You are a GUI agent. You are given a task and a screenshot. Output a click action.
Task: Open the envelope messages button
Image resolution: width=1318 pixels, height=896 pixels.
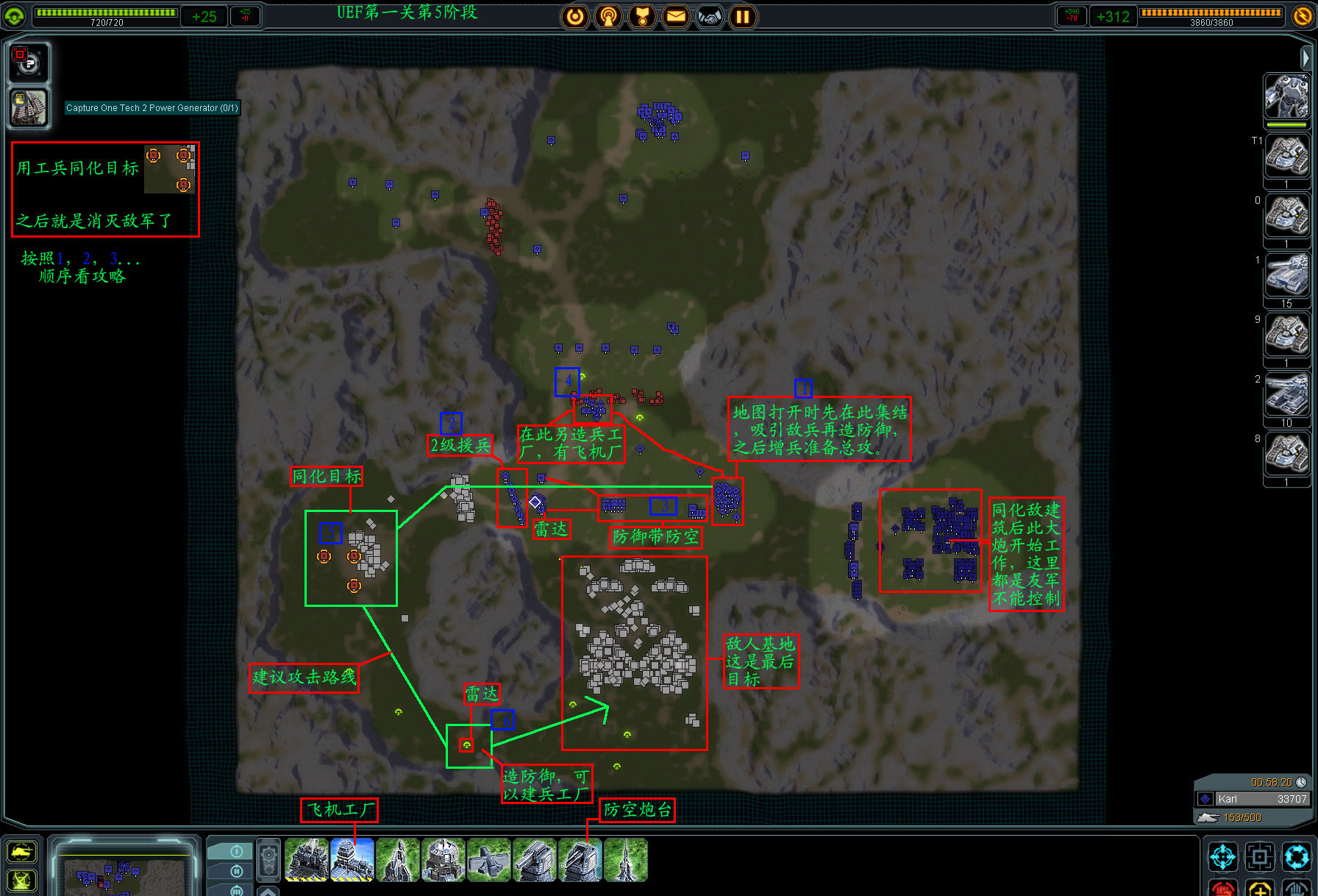pyautogui.click(x=676, y=16)
